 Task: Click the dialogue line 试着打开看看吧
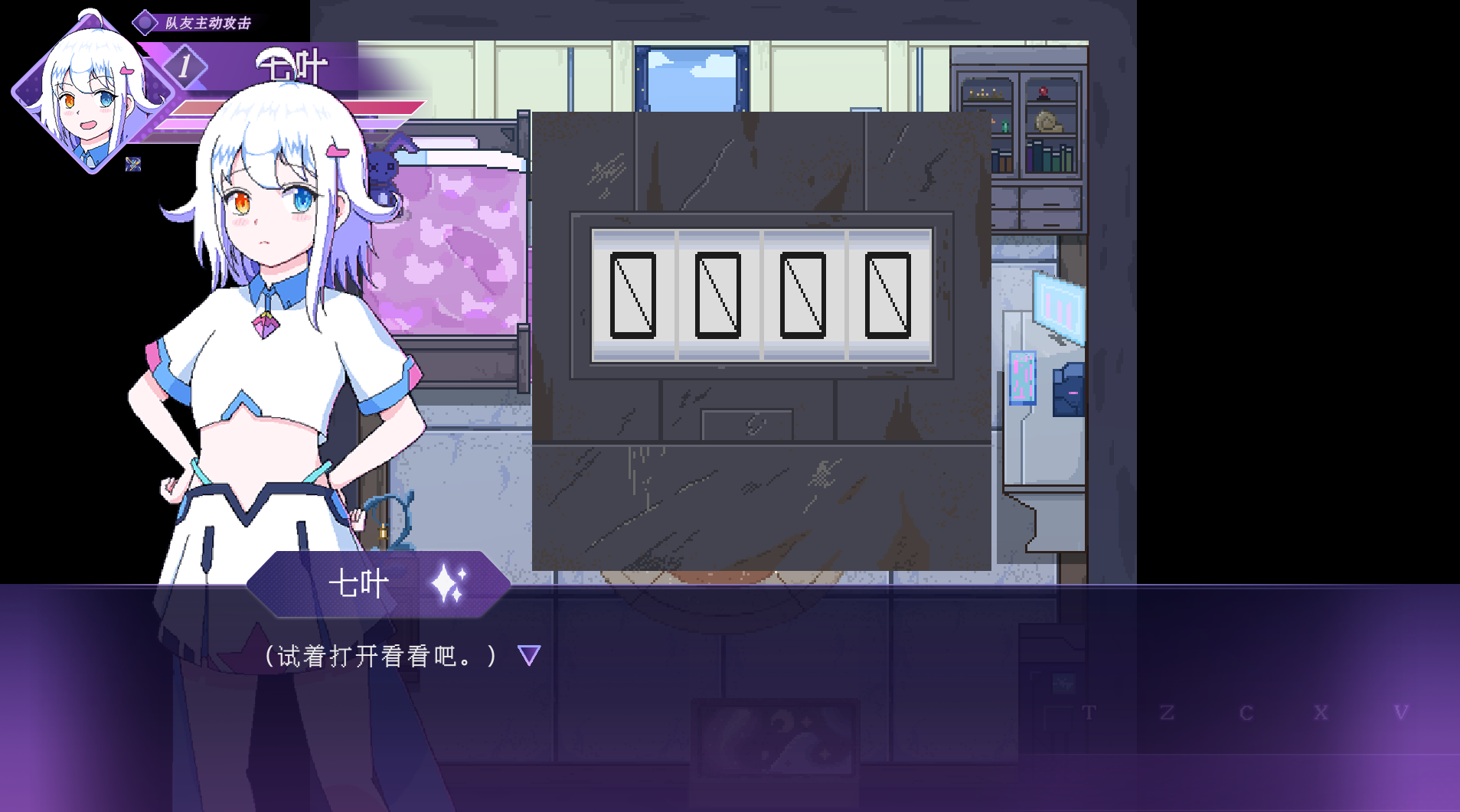pyautogui.click(x=379, y=654)
